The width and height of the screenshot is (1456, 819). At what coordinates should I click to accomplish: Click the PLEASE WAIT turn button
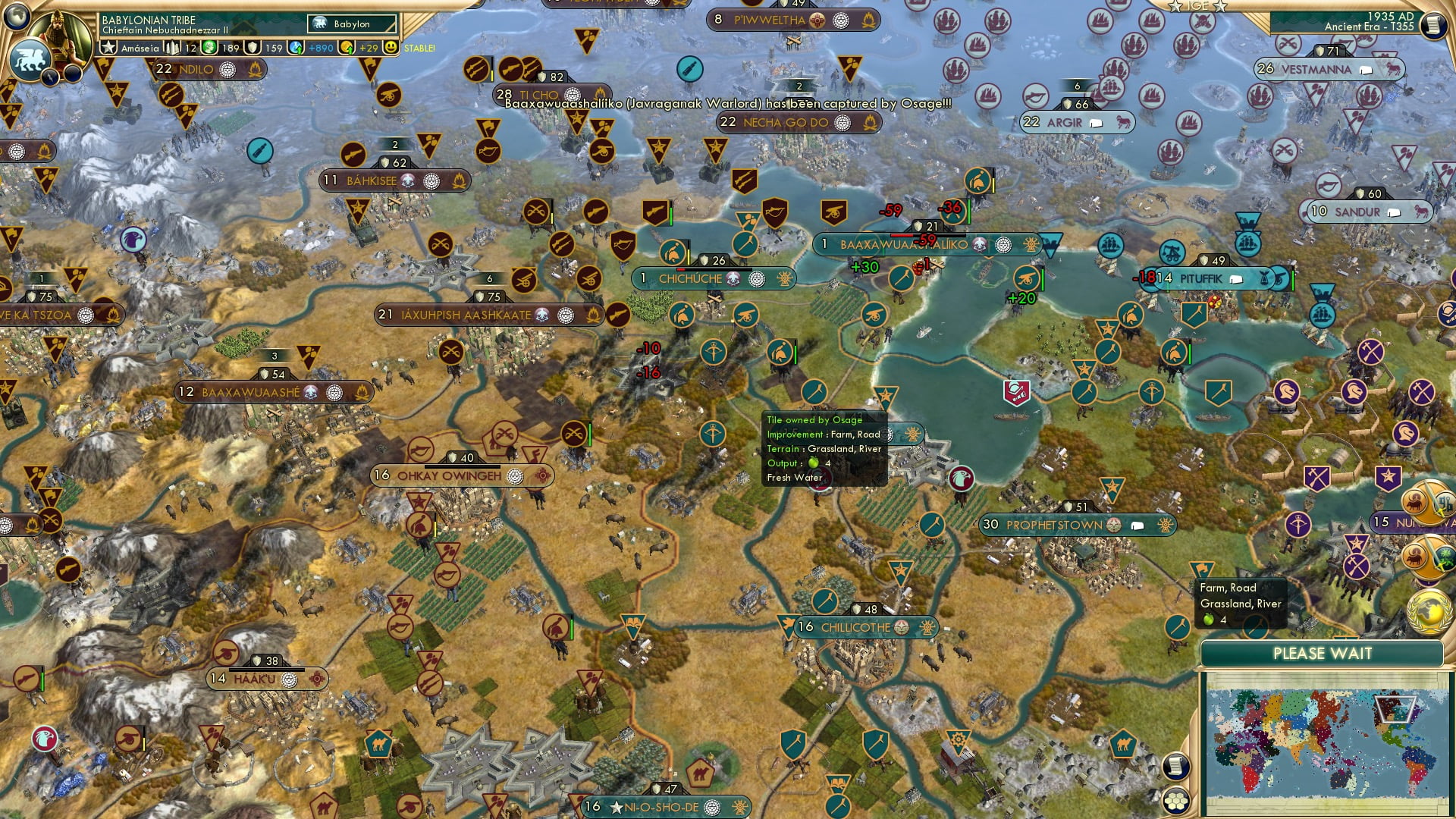1322,654
